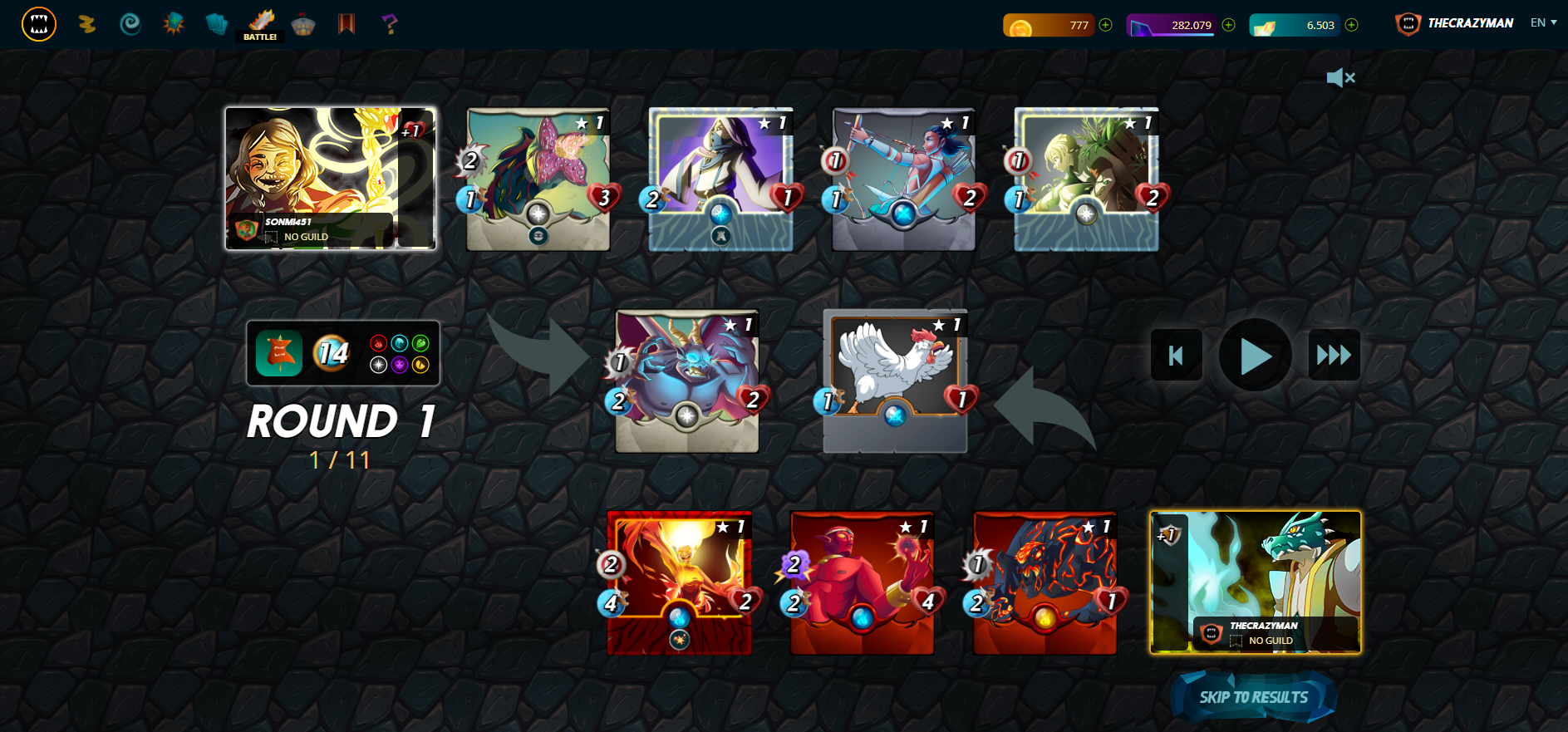Select the gold coins shop icon
Screen dimensions: 1568x732
click(x=87, y=24)
